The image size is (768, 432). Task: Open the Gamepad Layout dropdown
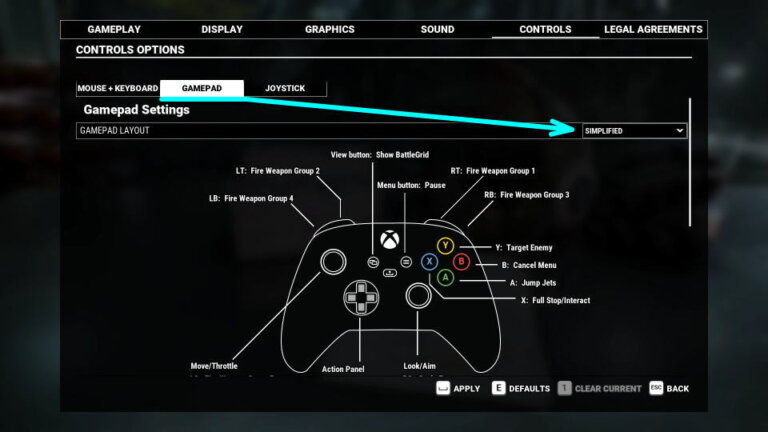[634, 131]
